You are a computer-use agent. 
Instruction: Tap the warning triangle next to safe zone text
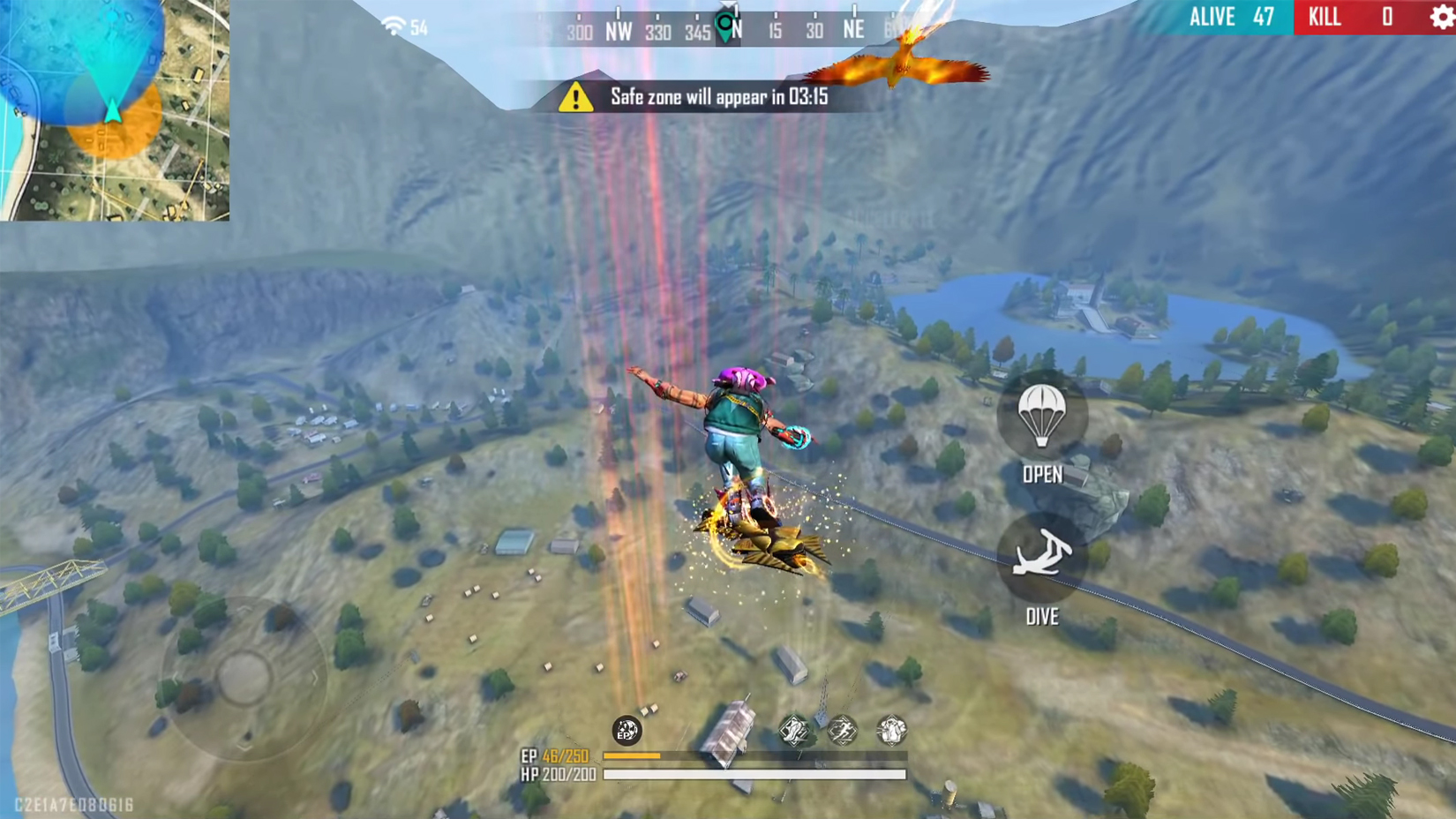(x=574, y=99)
